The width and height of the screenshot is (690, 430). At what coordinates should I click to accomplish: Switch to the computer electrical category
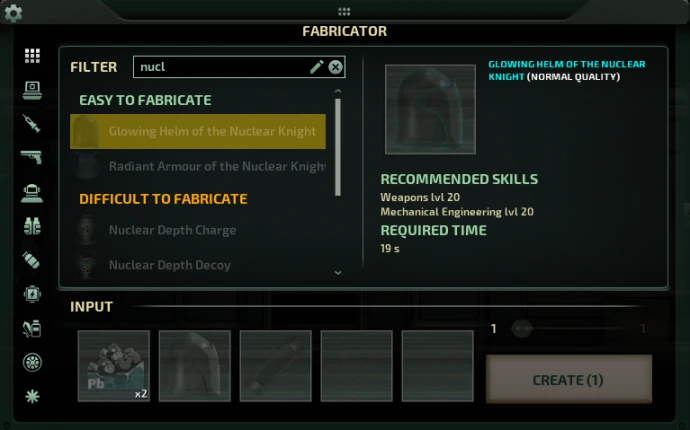pos(32,90)
